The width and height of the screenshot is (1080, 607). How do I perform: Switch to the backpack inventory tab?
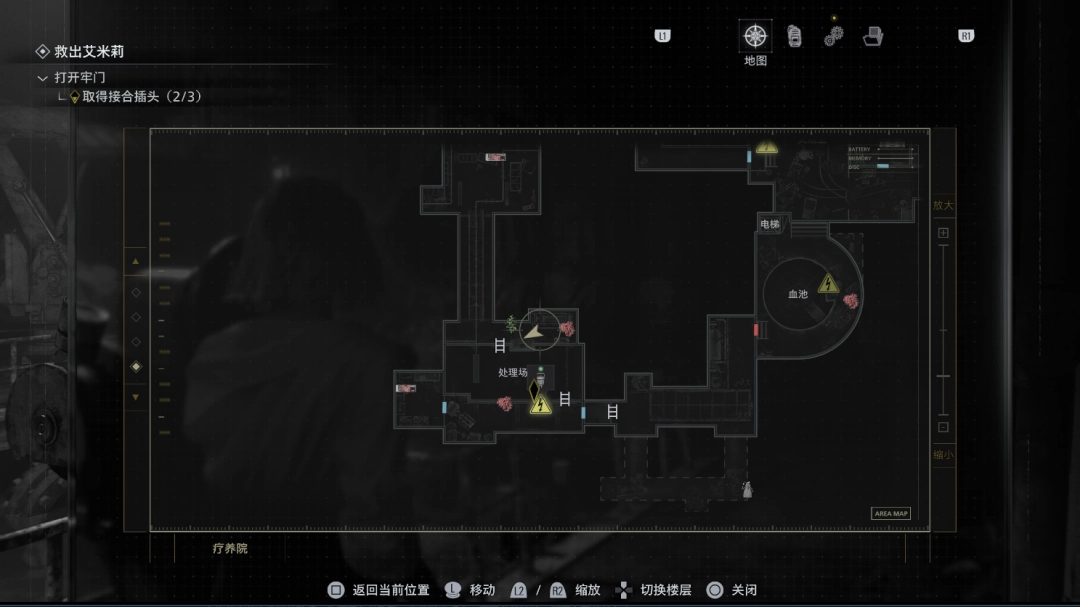[794, 36]
